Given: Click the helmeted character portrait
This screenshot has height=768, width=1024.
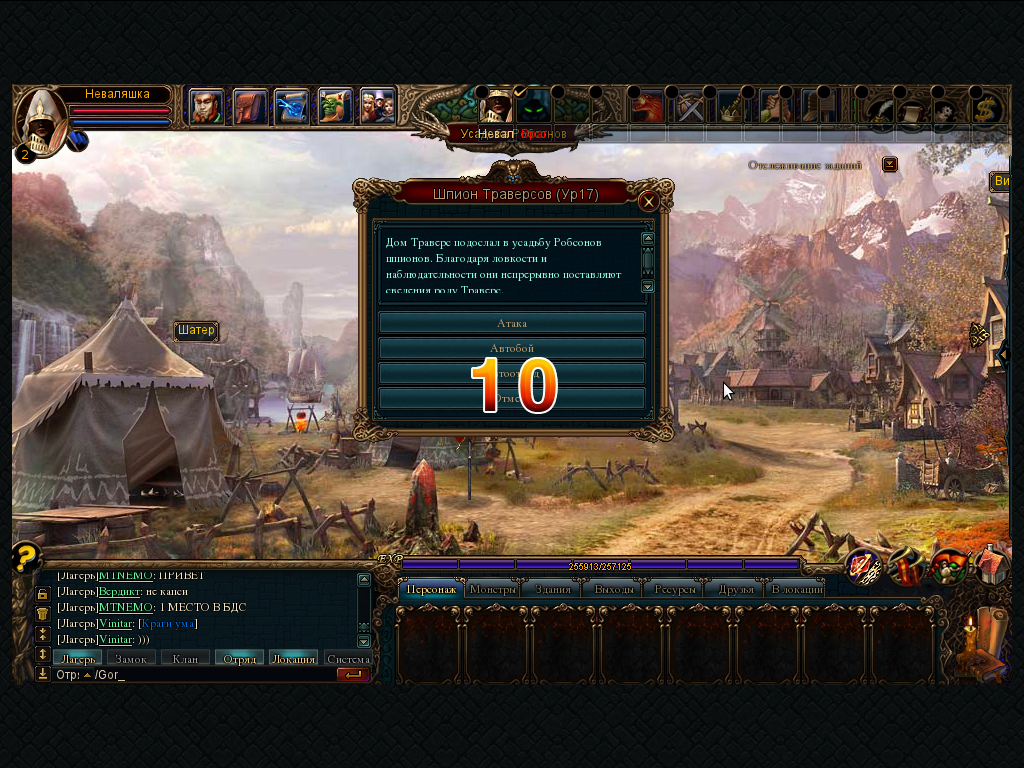Looking at the screenshot, I should point(40,118).
